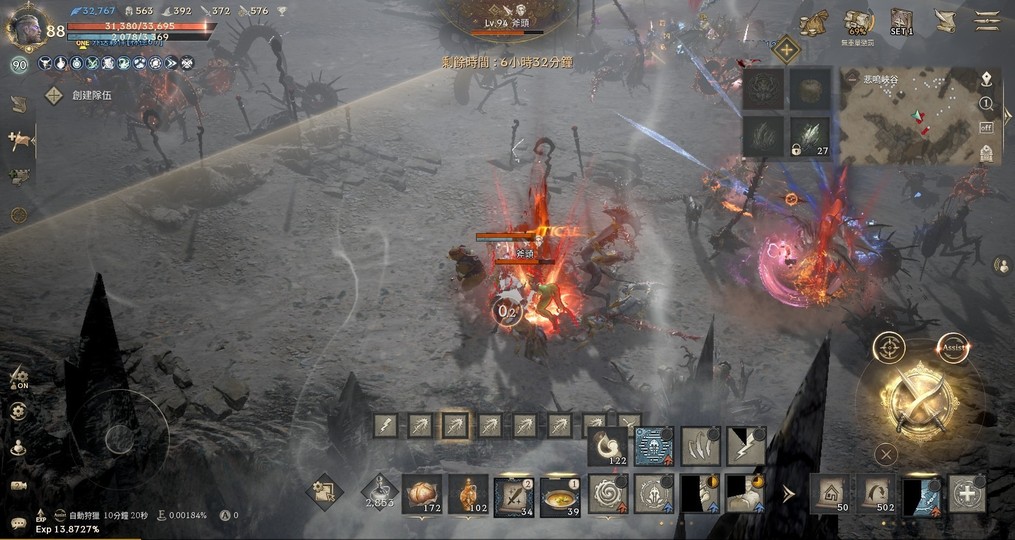Use the return home scroll
This screenshot has width=1015, height=540.
pos(829,494)
